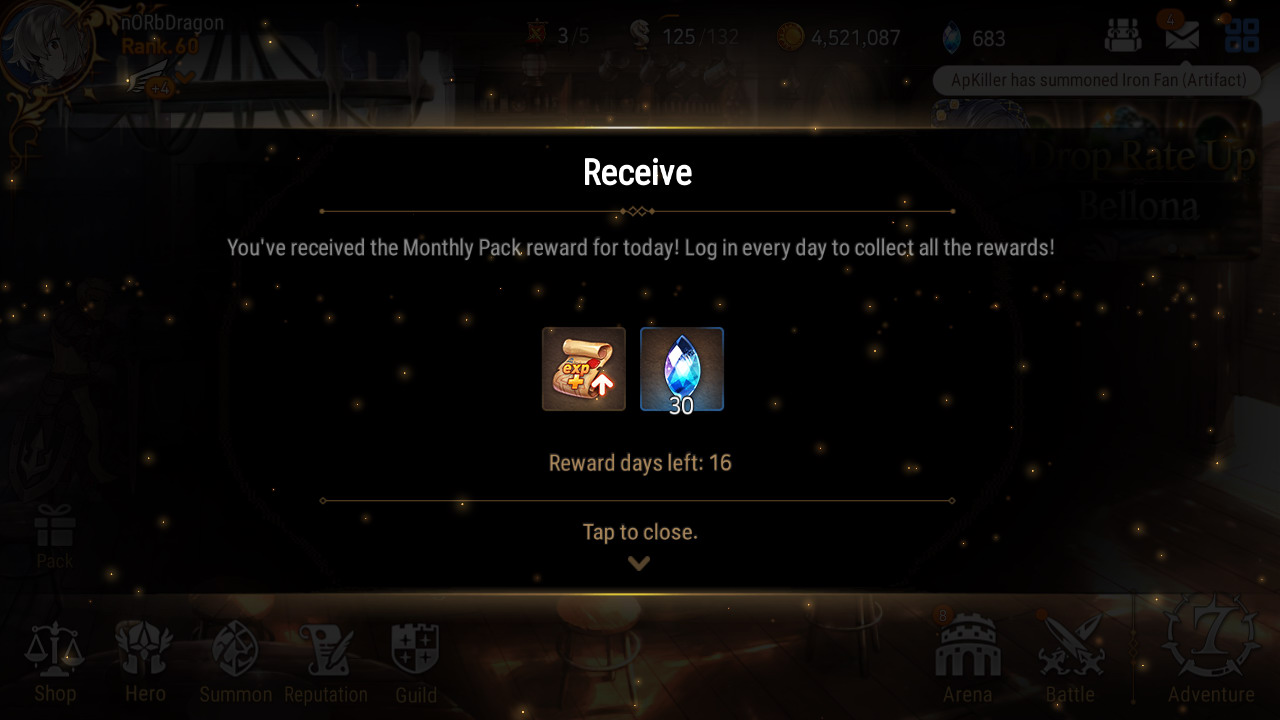Viewport: 1280px width, 720px height.
Task: Open the Hero menu
Action: click(x=145, y=661)
